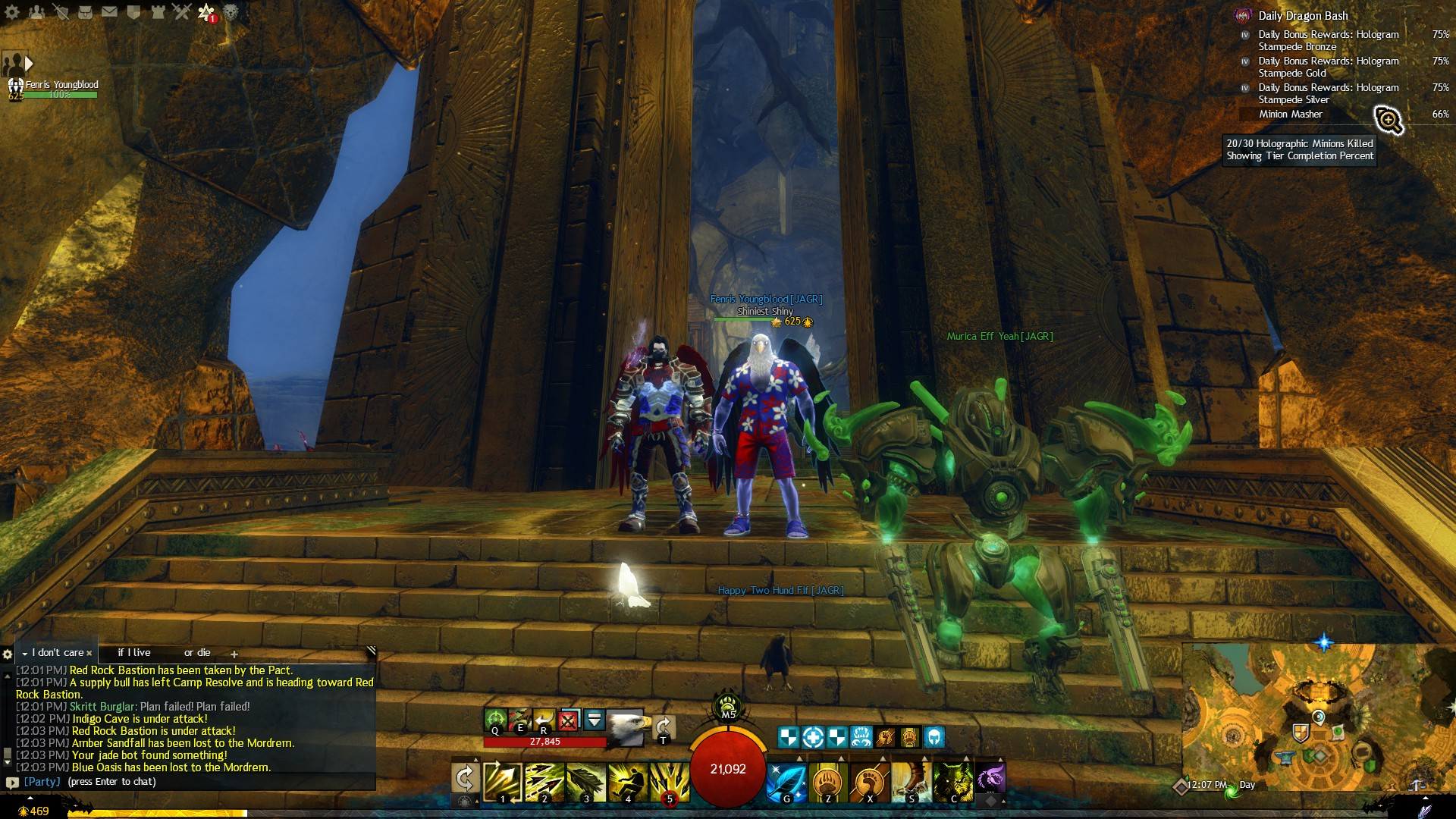The height and width of the screenshot is (819, 1456).
Task: Click the eagle pet portrait
Action: (x=626, y=727)
